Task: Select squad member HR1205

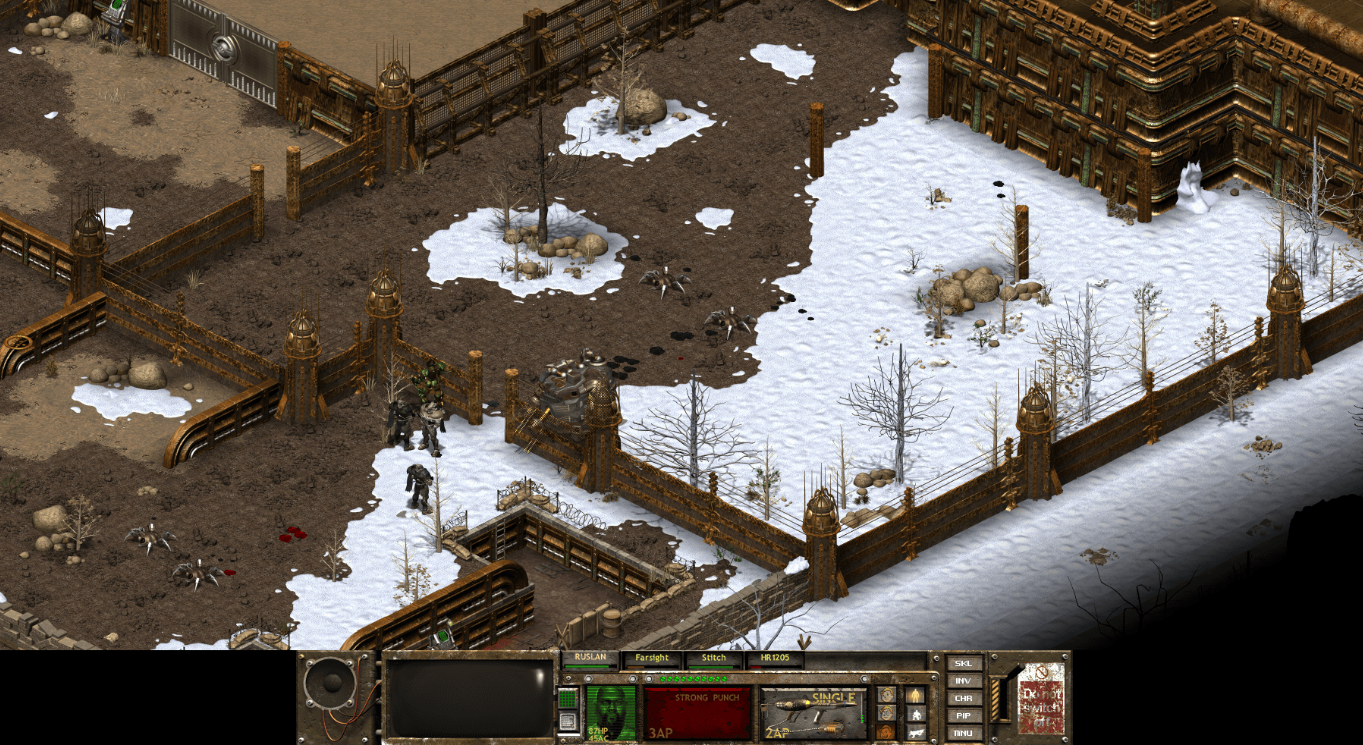Action: (775, 657)
